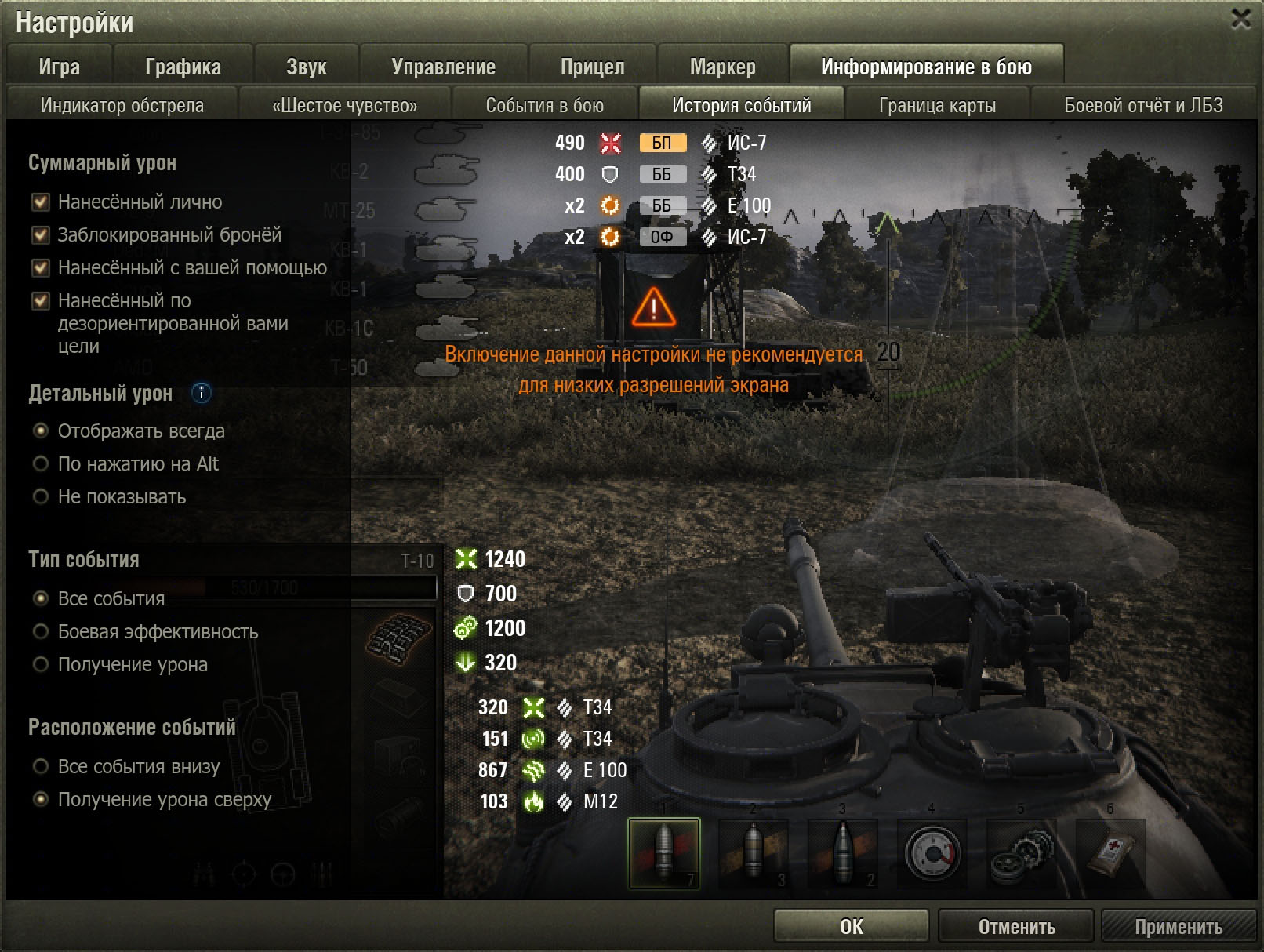
Task: Open the Маркер tab
Action: pos(722,67)
